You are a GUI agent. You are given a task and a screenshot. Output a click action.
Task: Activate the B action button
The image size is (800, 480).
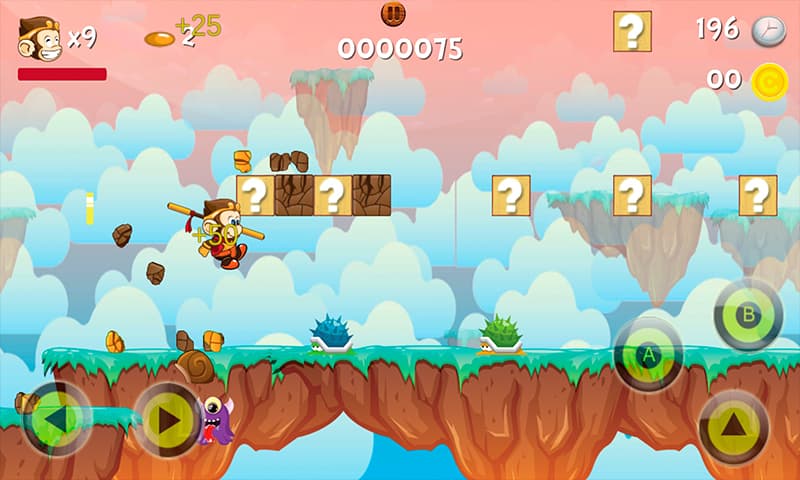tap(748, 315)
